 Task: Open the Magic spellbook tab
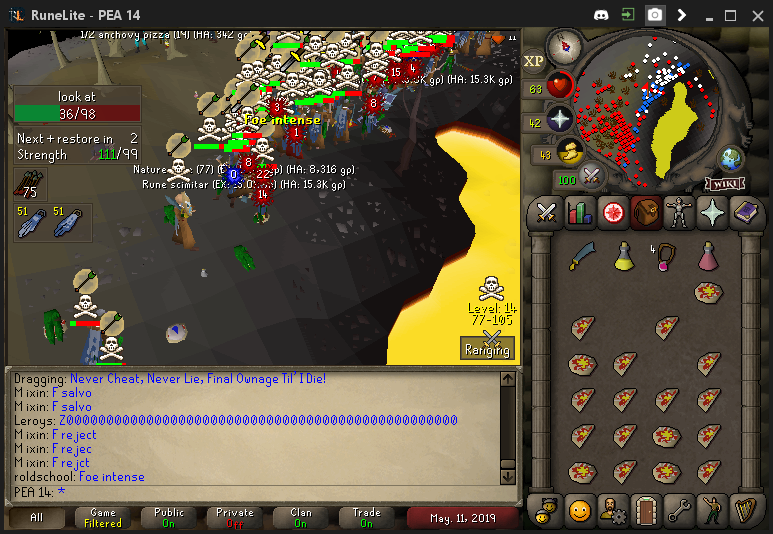click(745, 212)
